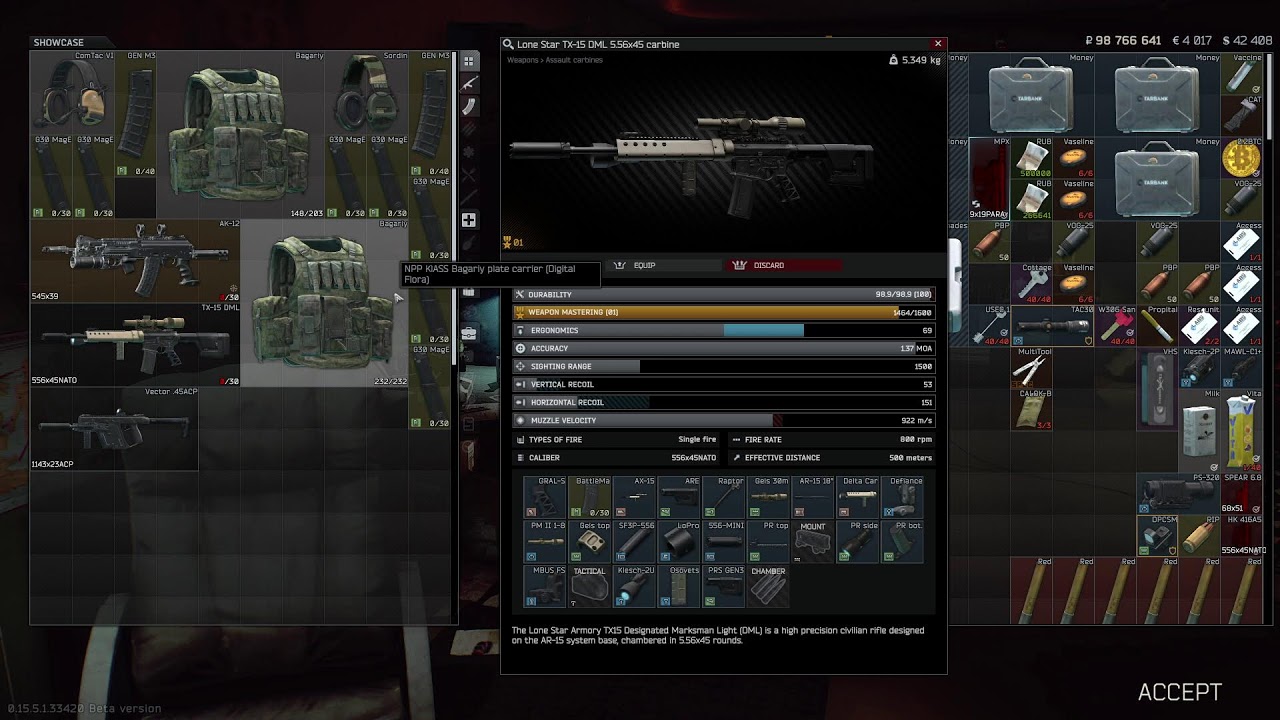Select the Klesch-2U flashlight mod slot

(635, 587)
